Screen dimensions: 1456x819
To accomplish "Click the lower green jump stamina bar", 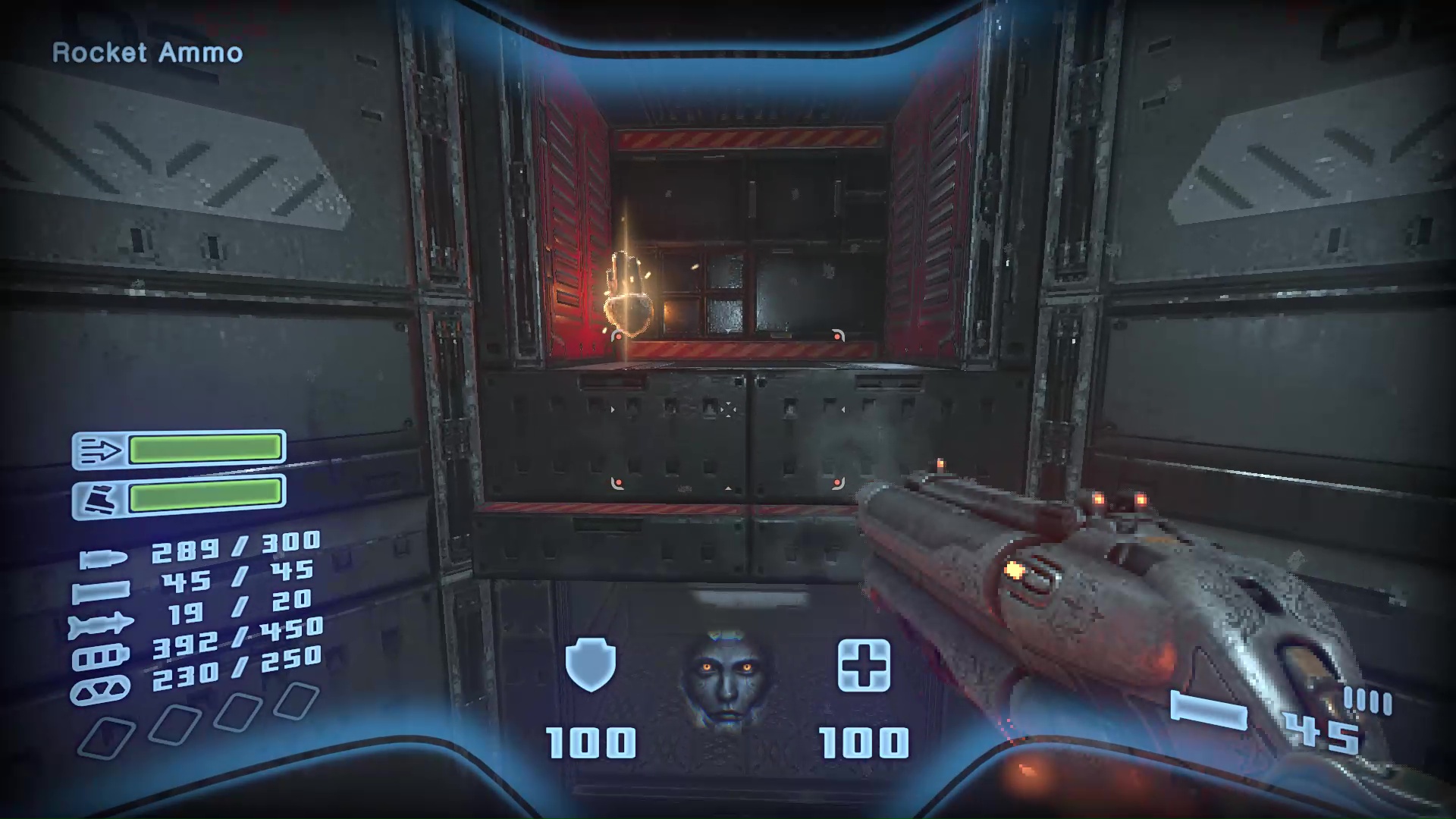I will 206,497.
